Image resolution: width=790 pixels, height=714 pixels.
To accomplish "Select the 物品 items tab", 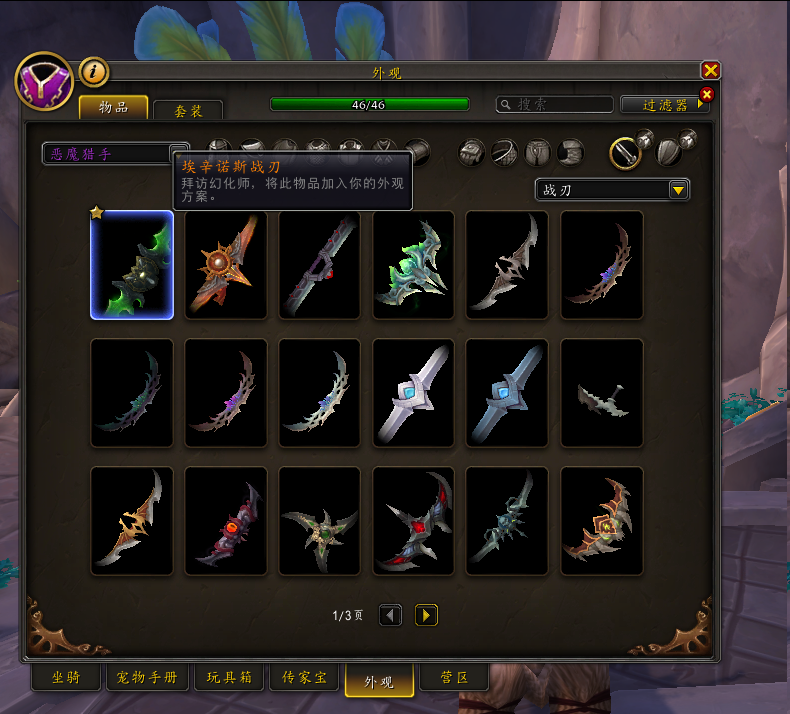I will [x=113, y=108].
